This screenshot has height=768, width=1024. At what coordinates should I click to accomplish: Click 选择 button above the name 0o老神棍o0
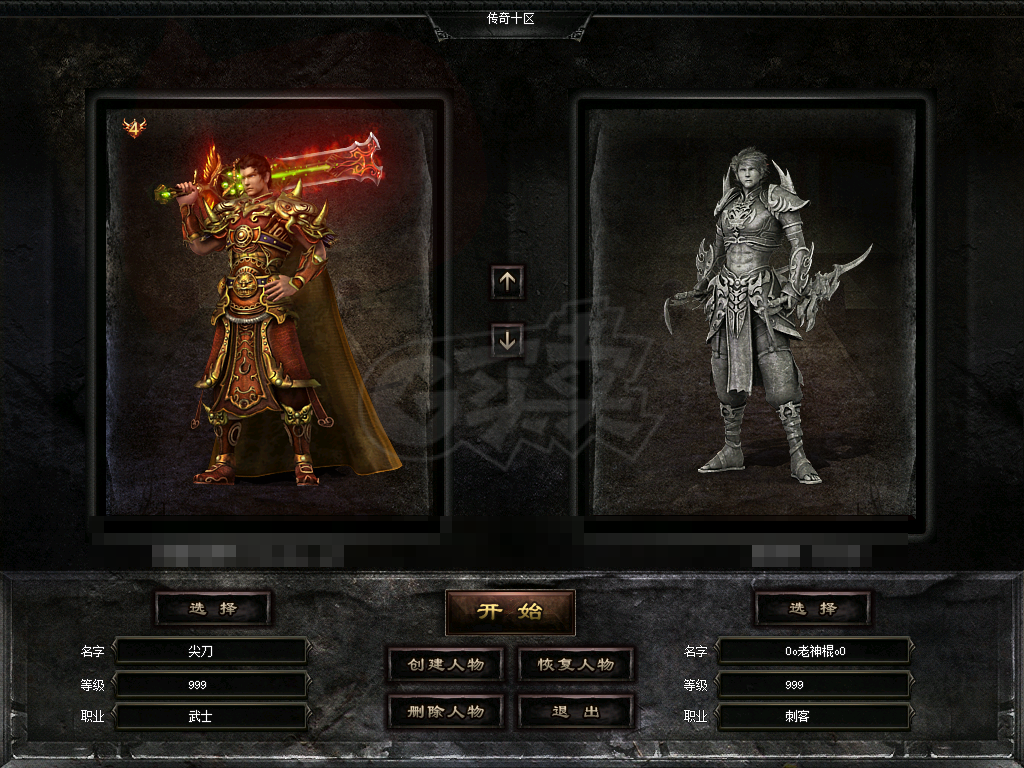click(x=812, y=608)
